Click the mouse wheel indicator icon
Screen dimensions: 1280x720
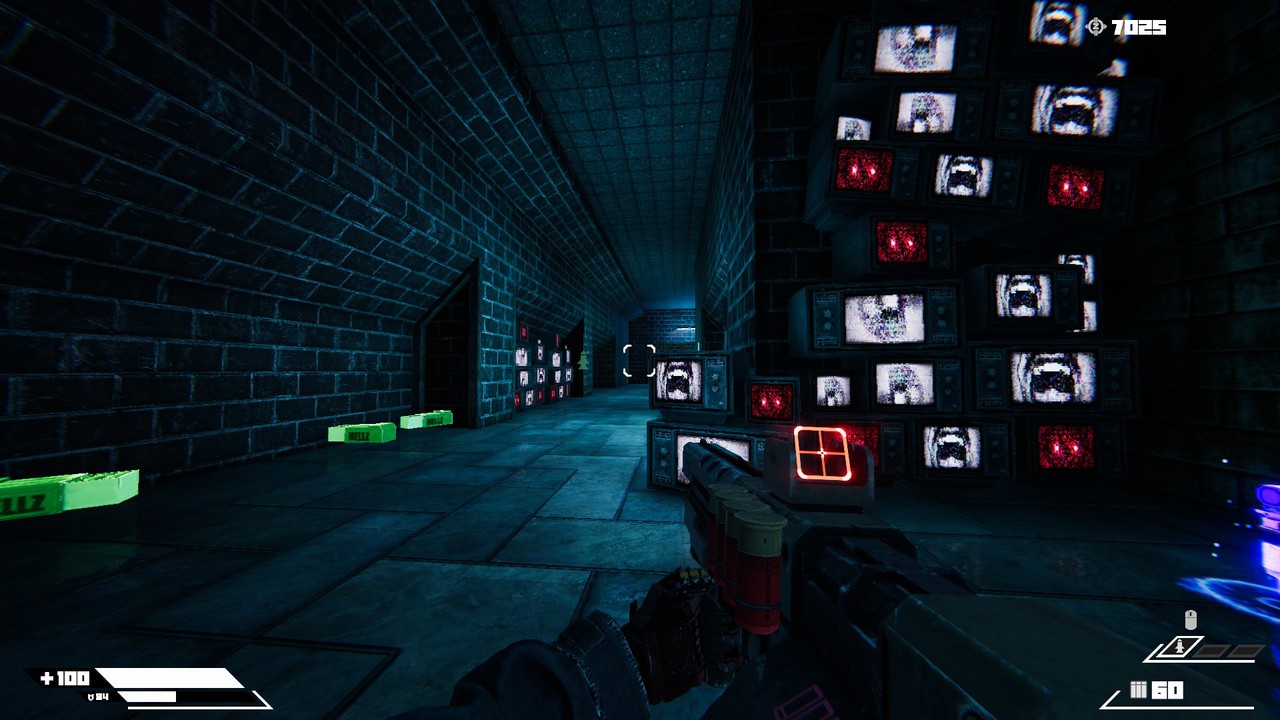tap(1190, 618)
